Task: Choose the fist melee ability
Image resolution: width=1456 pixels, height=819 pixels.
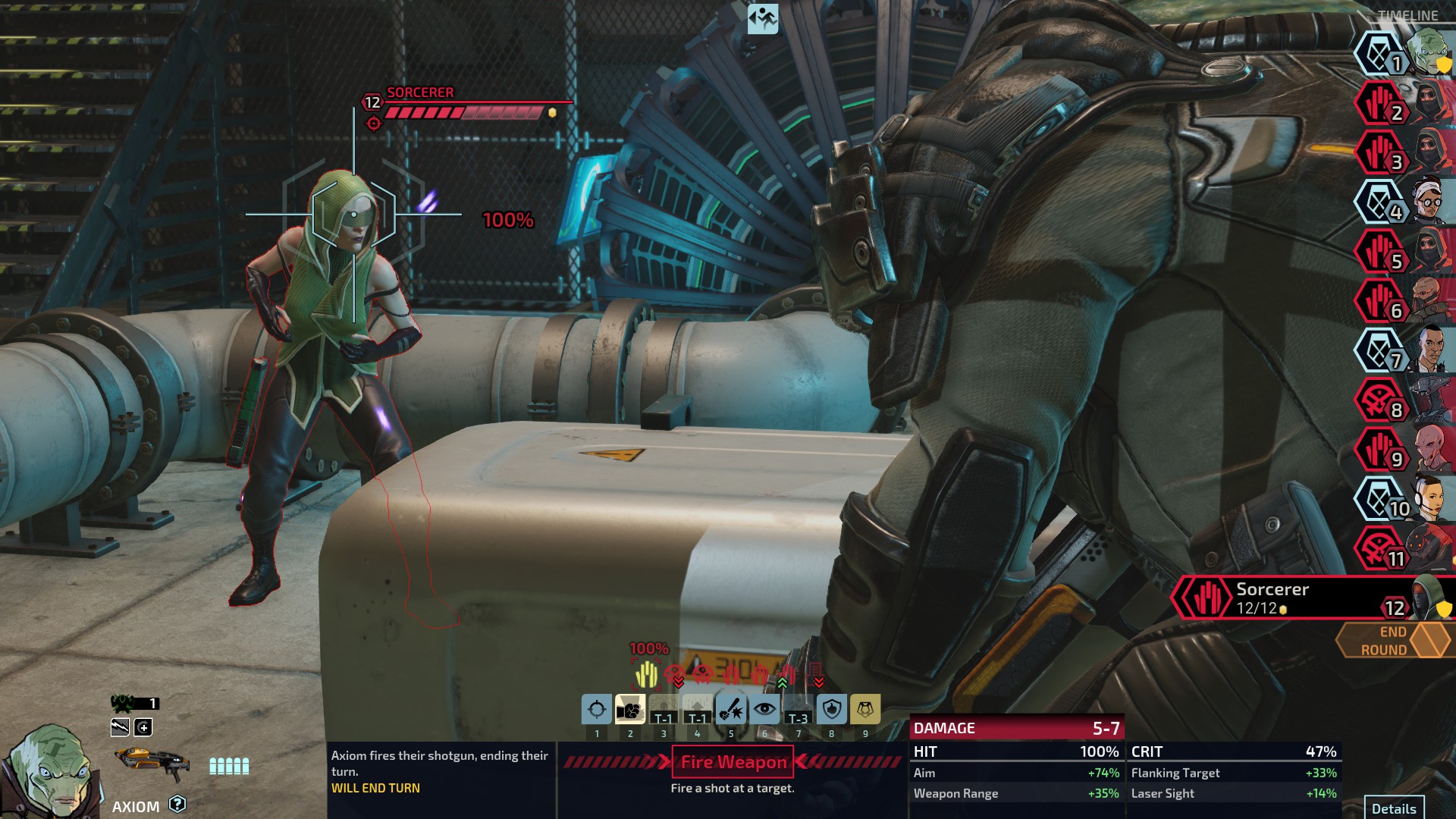Action: (630, 710)
